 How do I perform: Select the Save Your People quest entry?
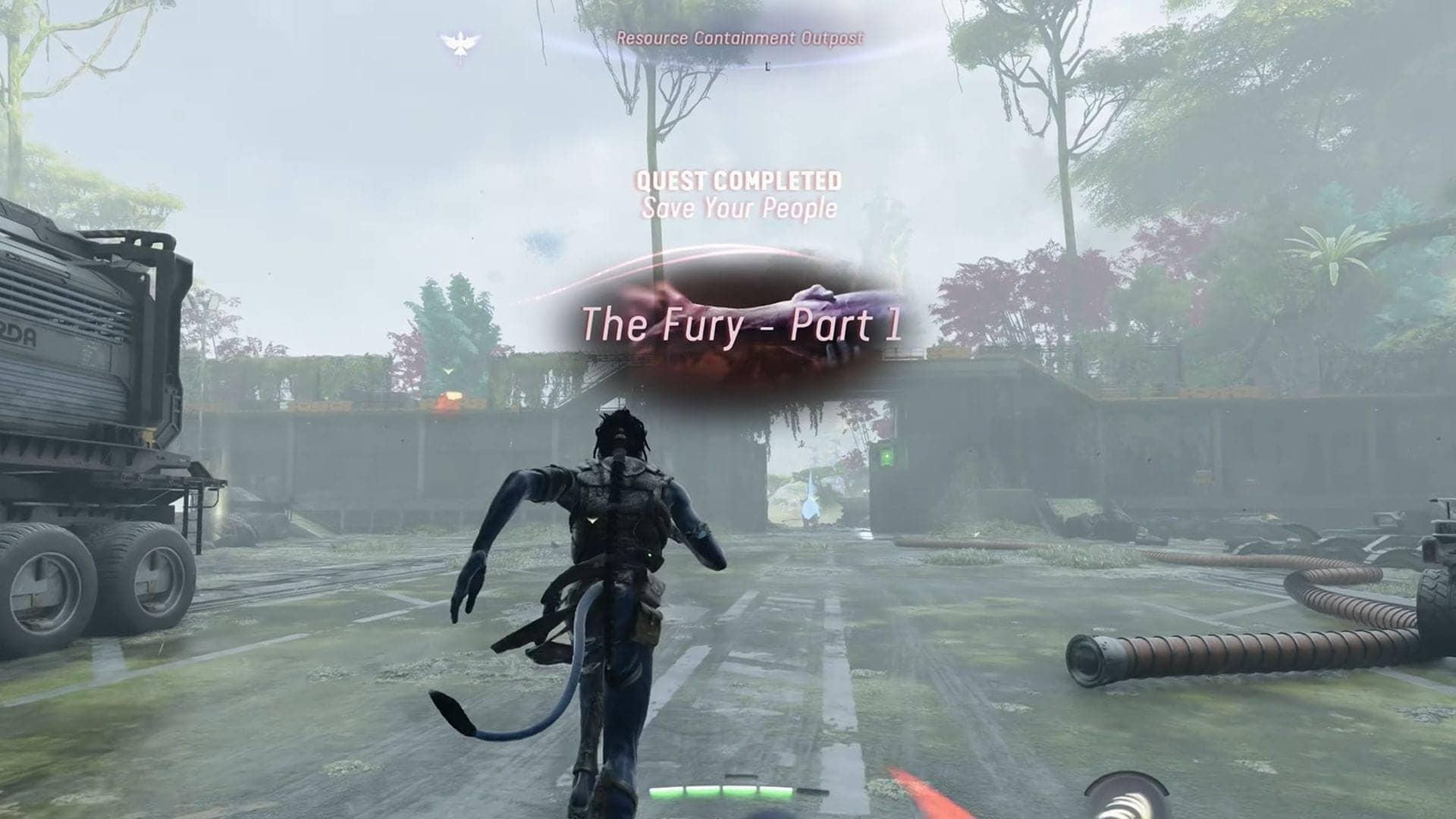tap(739, 206)
